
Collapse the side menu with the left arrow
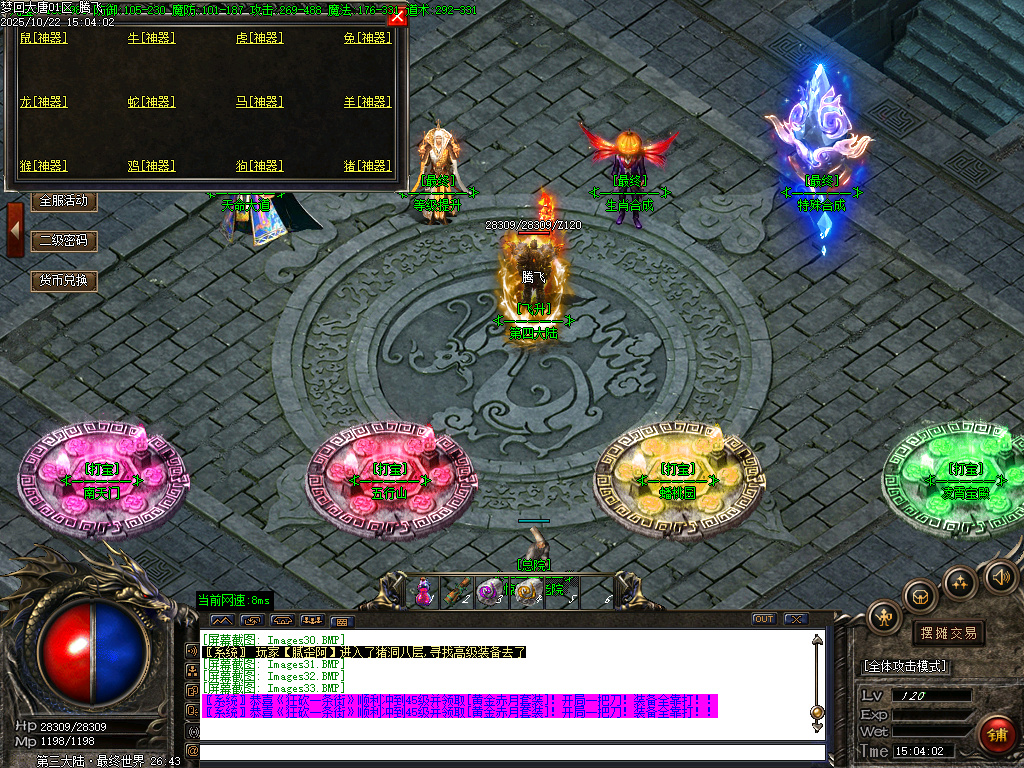[15, 229]
